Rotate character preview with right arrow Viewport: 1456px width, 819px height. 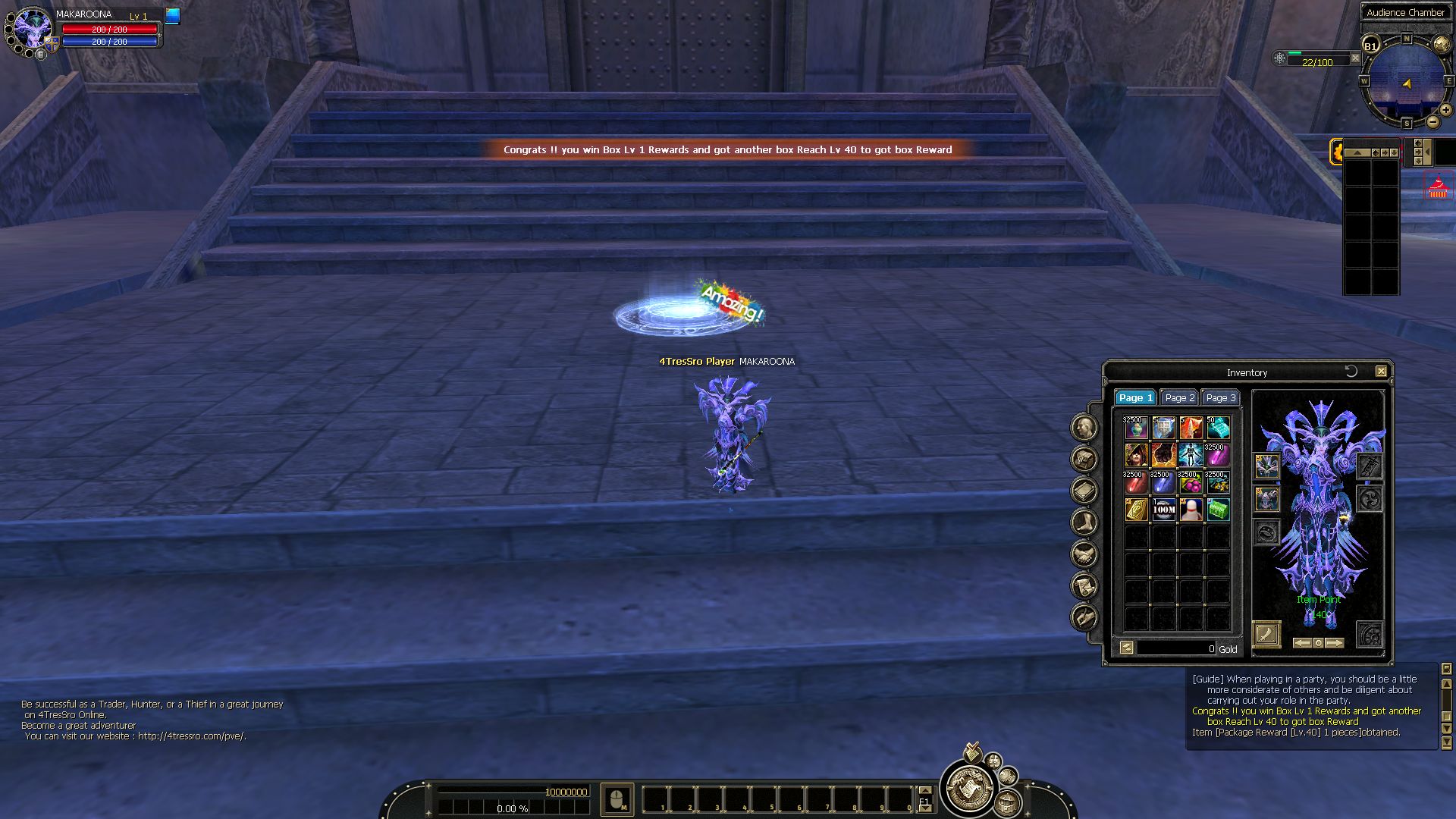click(x=1335, y=643)
